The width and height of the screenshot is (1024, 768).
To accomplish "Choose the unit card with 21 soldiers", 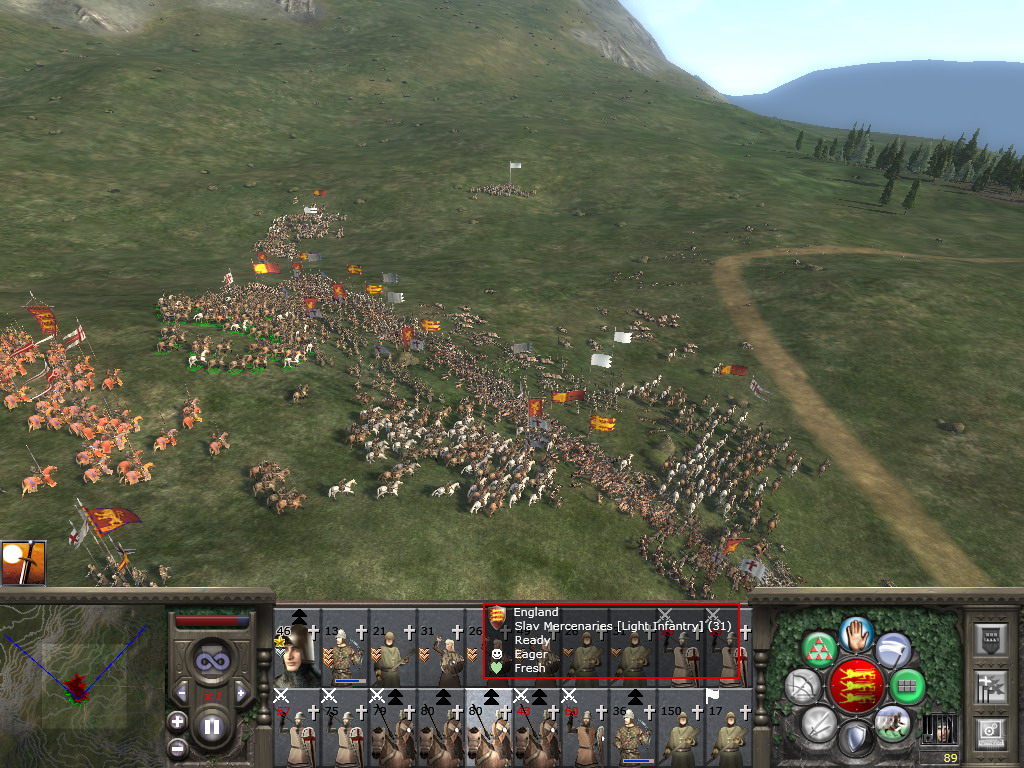I will 392,652.
